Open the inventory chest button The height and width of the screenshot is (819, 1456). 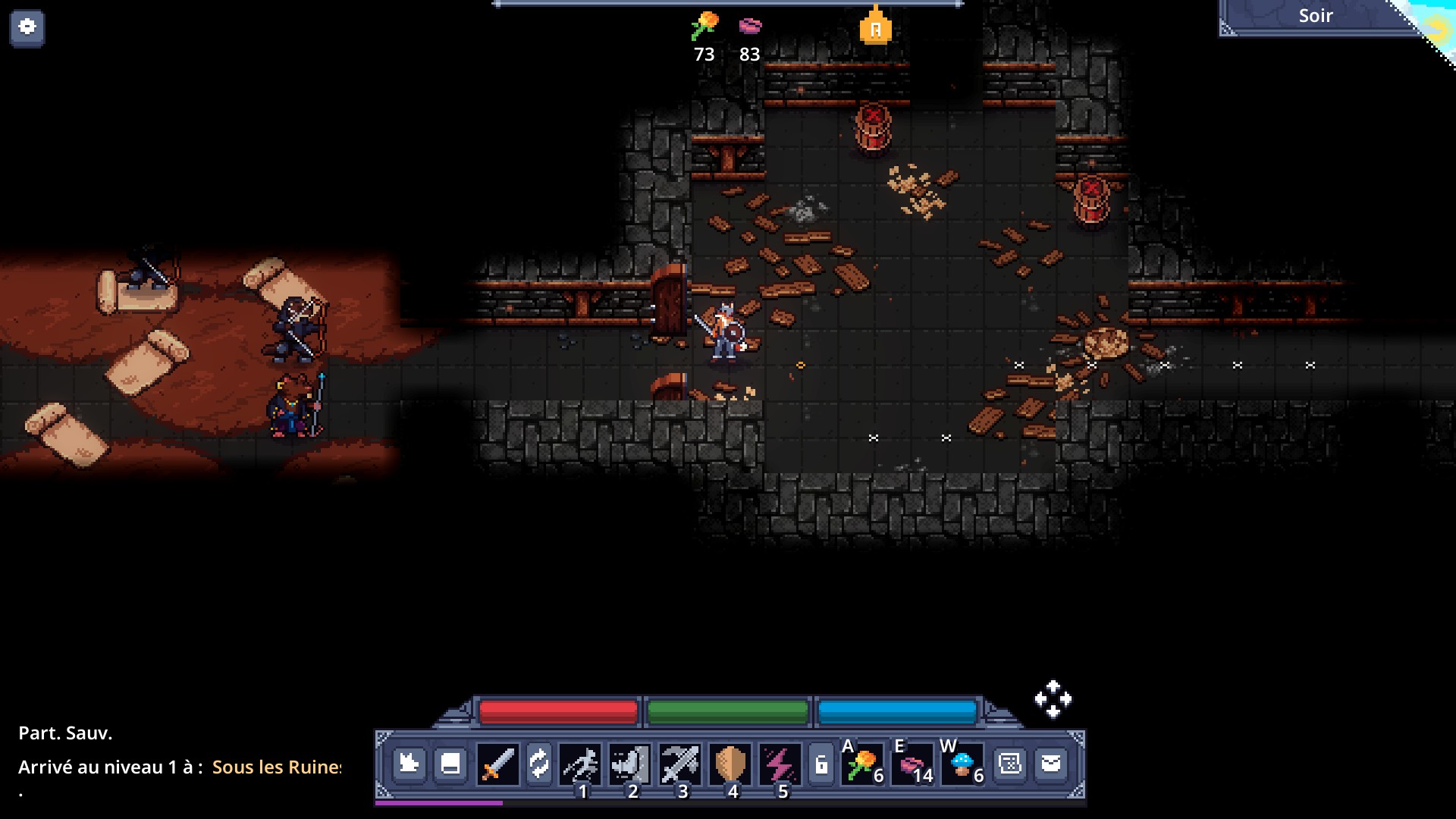point(450,763)
